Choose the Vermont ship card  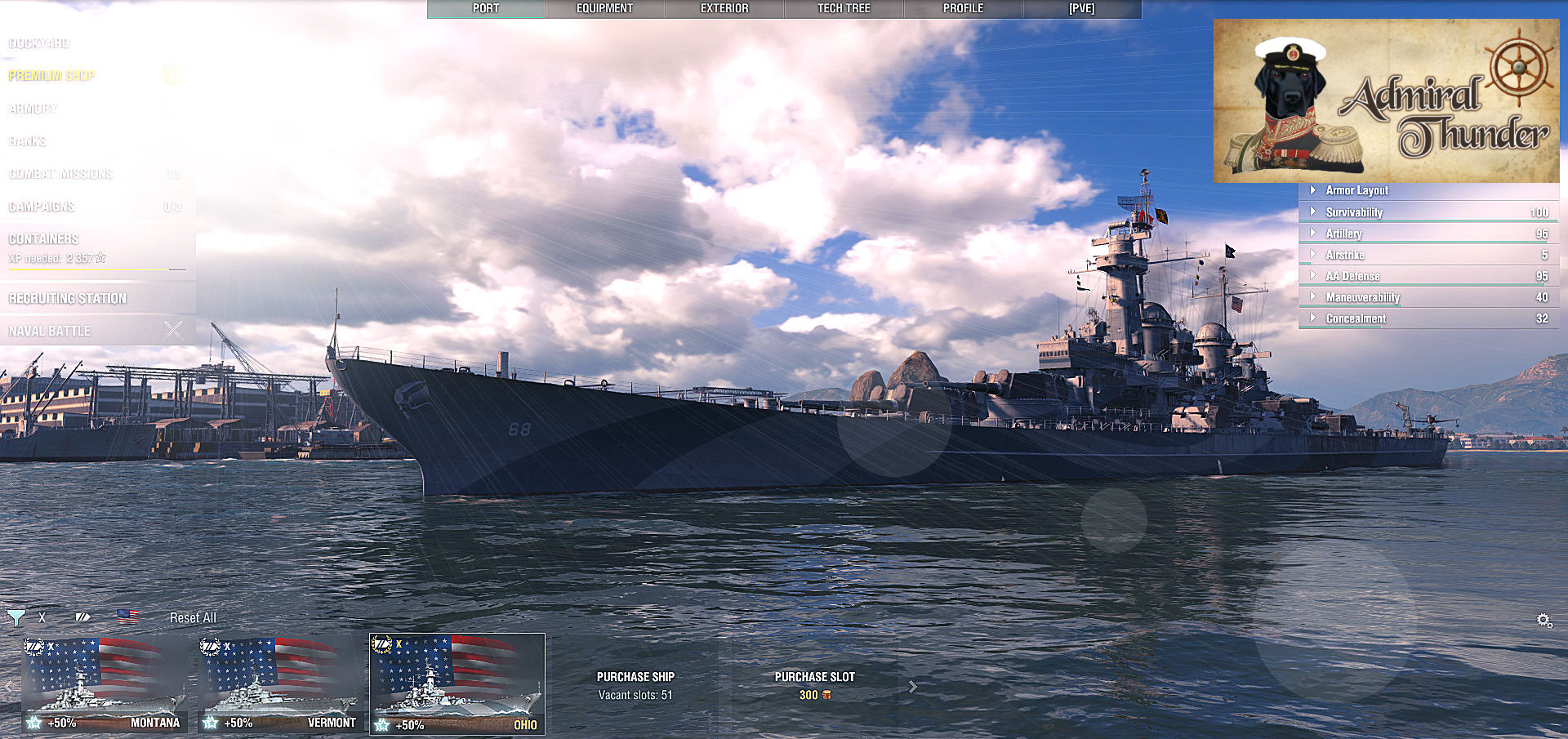coord(280,684)
